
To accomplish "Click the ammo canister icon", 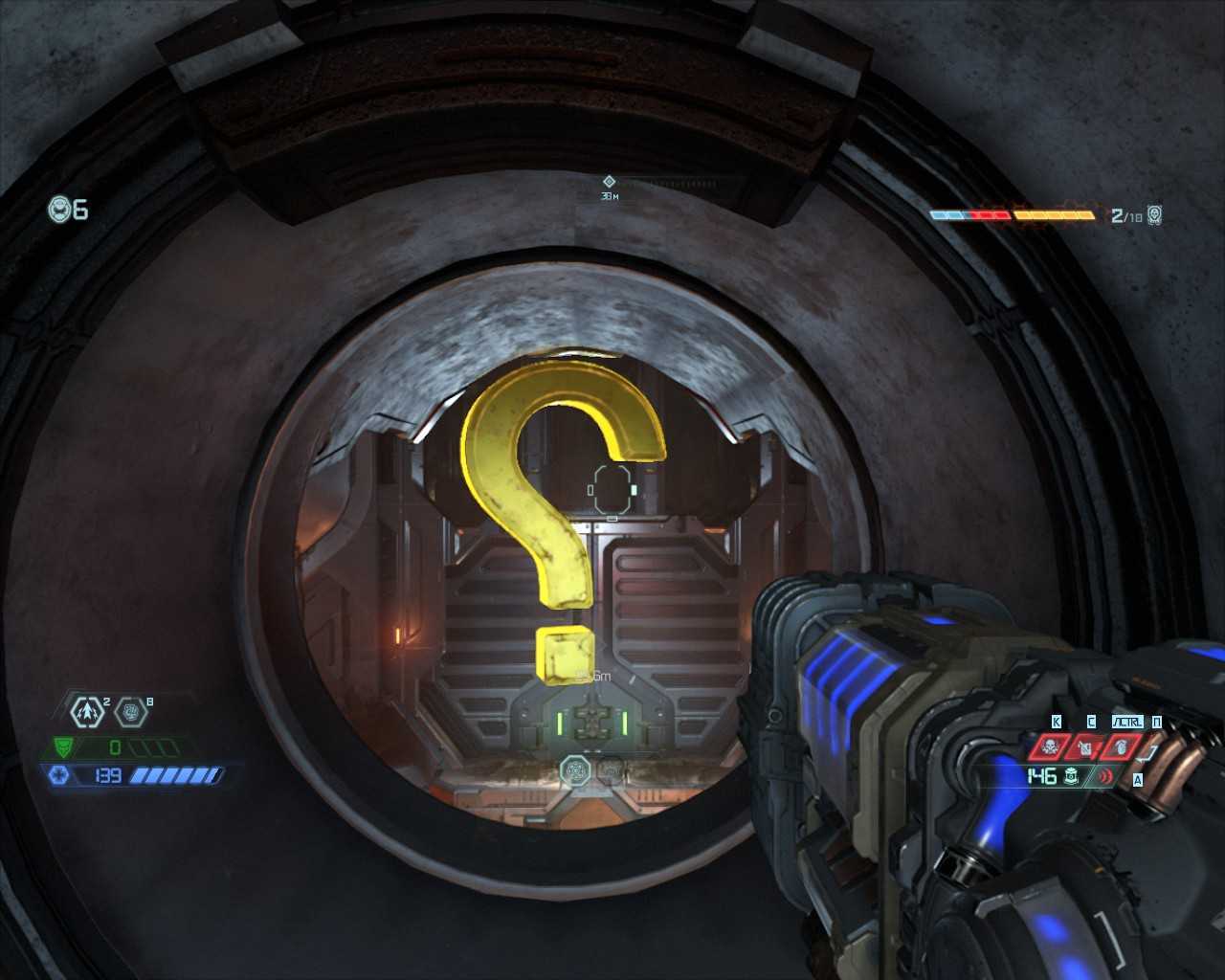I will click(1073, 776).
